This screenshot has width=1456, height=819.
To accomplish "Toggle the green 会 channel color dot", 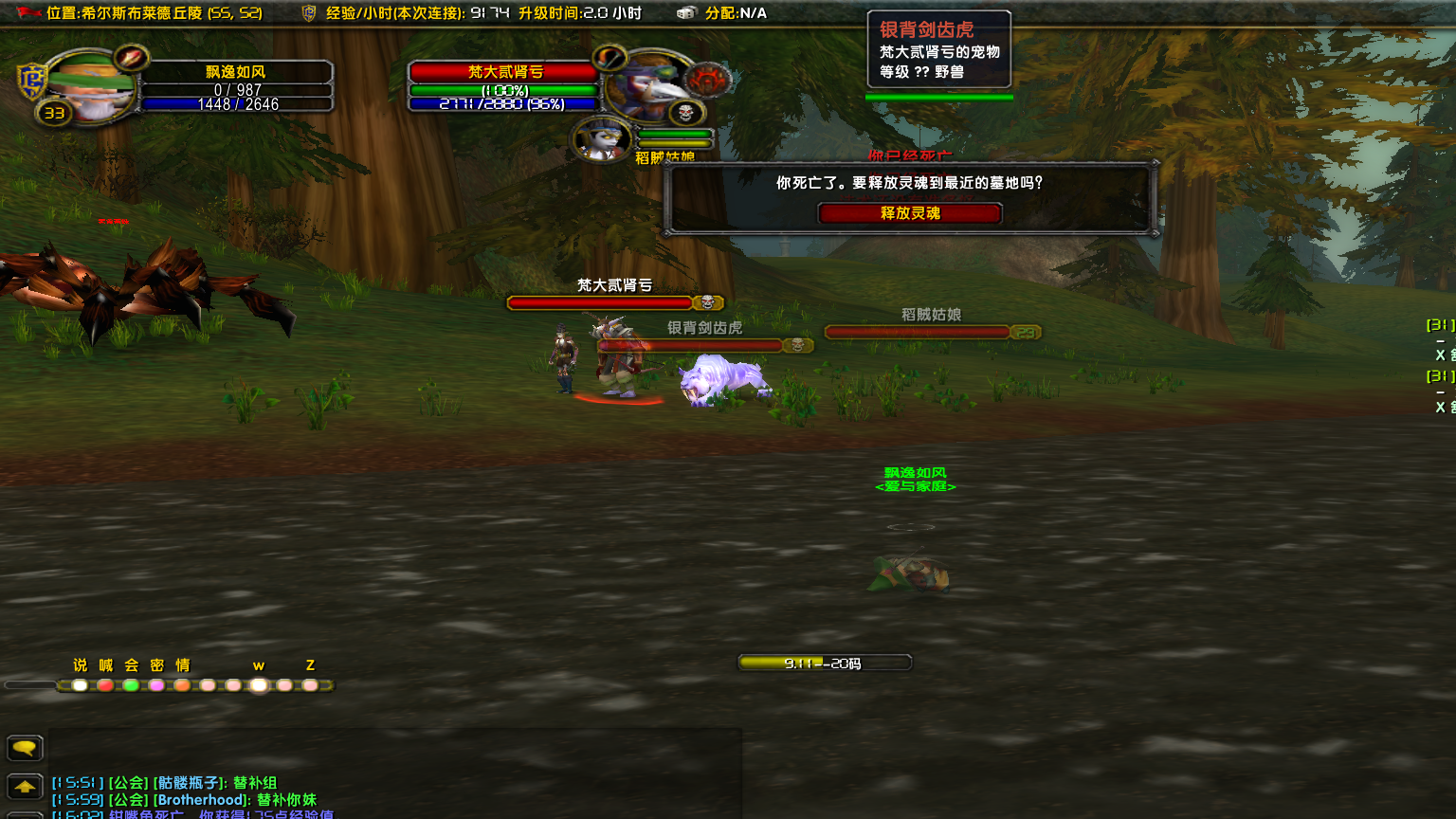I will tap(130, 685).
